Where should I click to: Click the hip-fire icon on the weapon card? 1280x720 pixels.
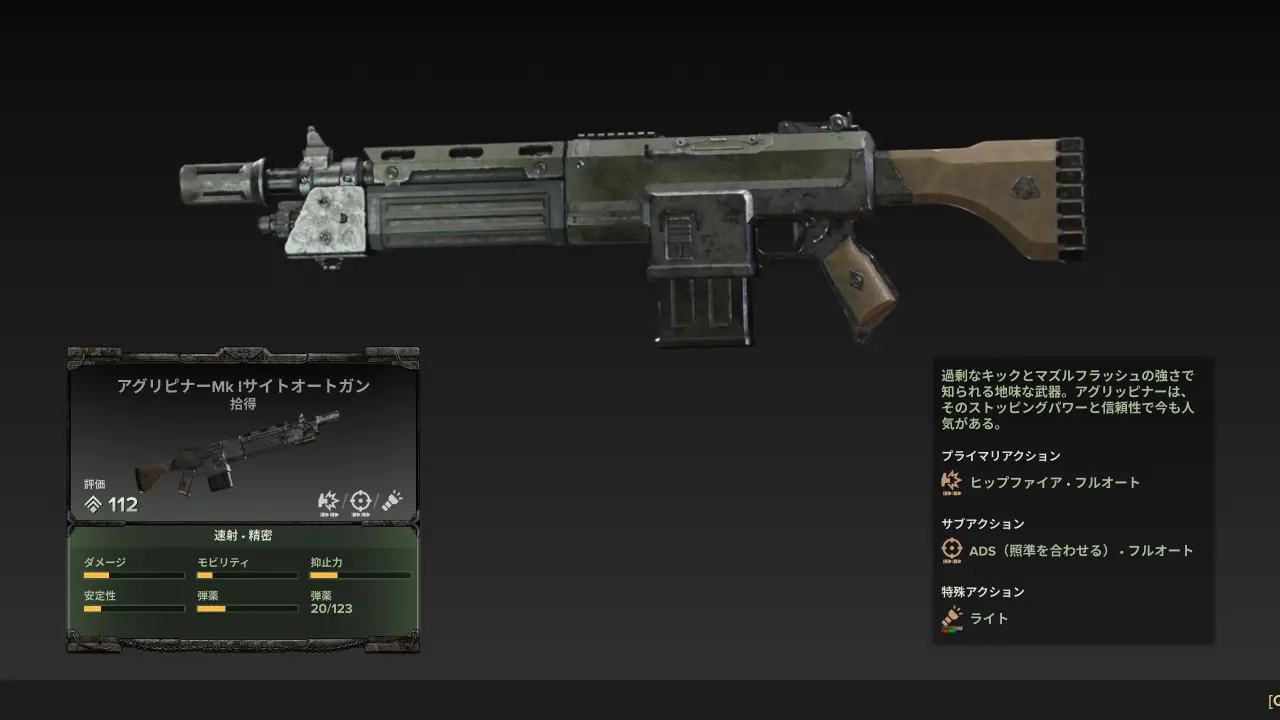point(328,501)
